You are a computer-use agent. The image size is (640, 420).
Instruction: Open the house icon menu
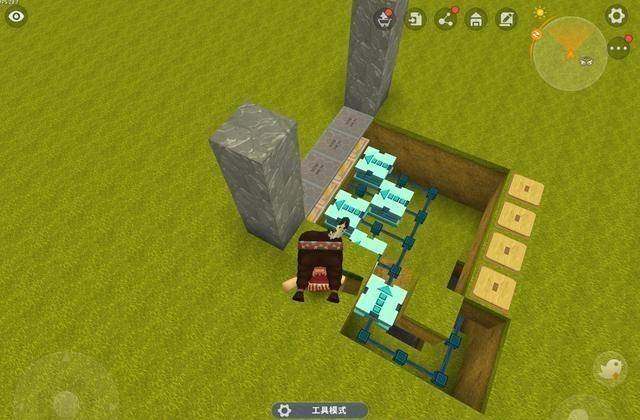[476, 18]
